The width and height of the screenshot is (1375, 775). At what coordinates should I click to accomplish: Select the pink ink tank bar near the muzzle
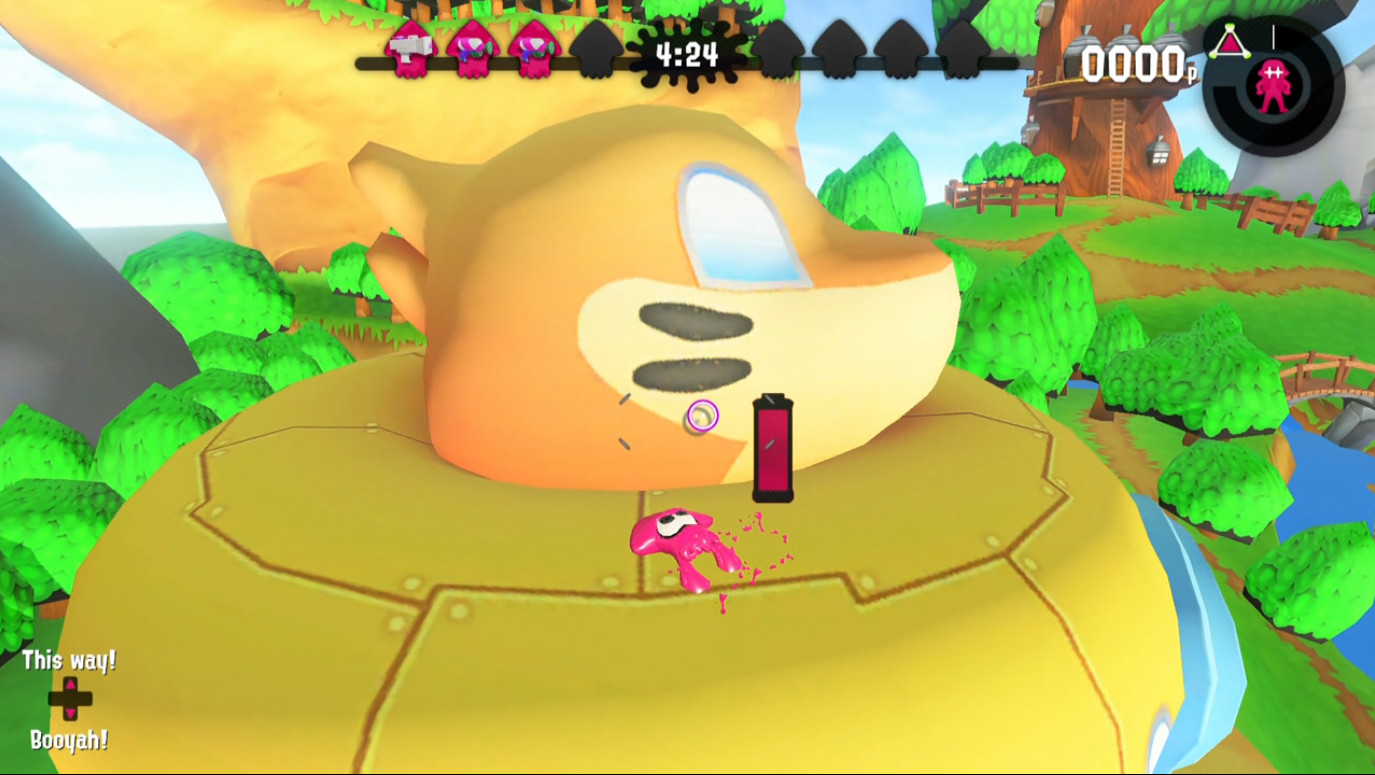772,445
